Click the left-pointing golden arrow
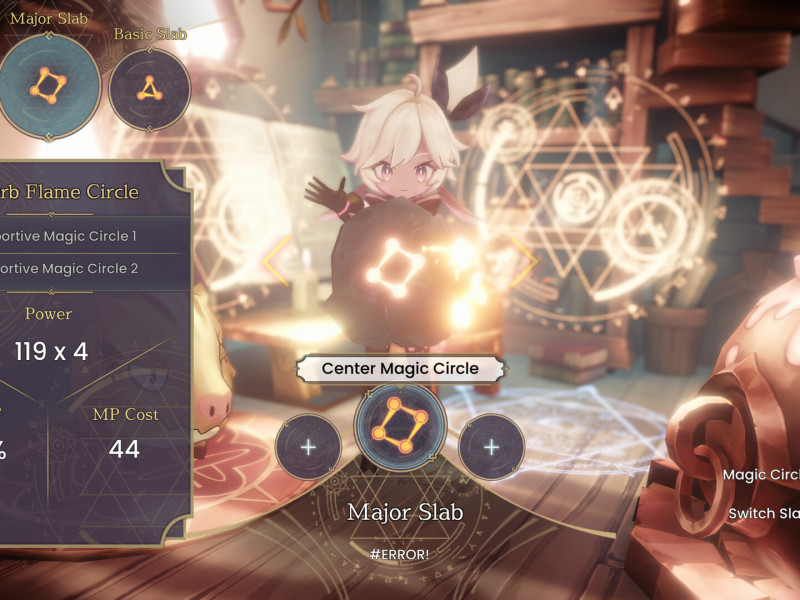This screenshot has height=600, width=800. click(x=276, y=261)
